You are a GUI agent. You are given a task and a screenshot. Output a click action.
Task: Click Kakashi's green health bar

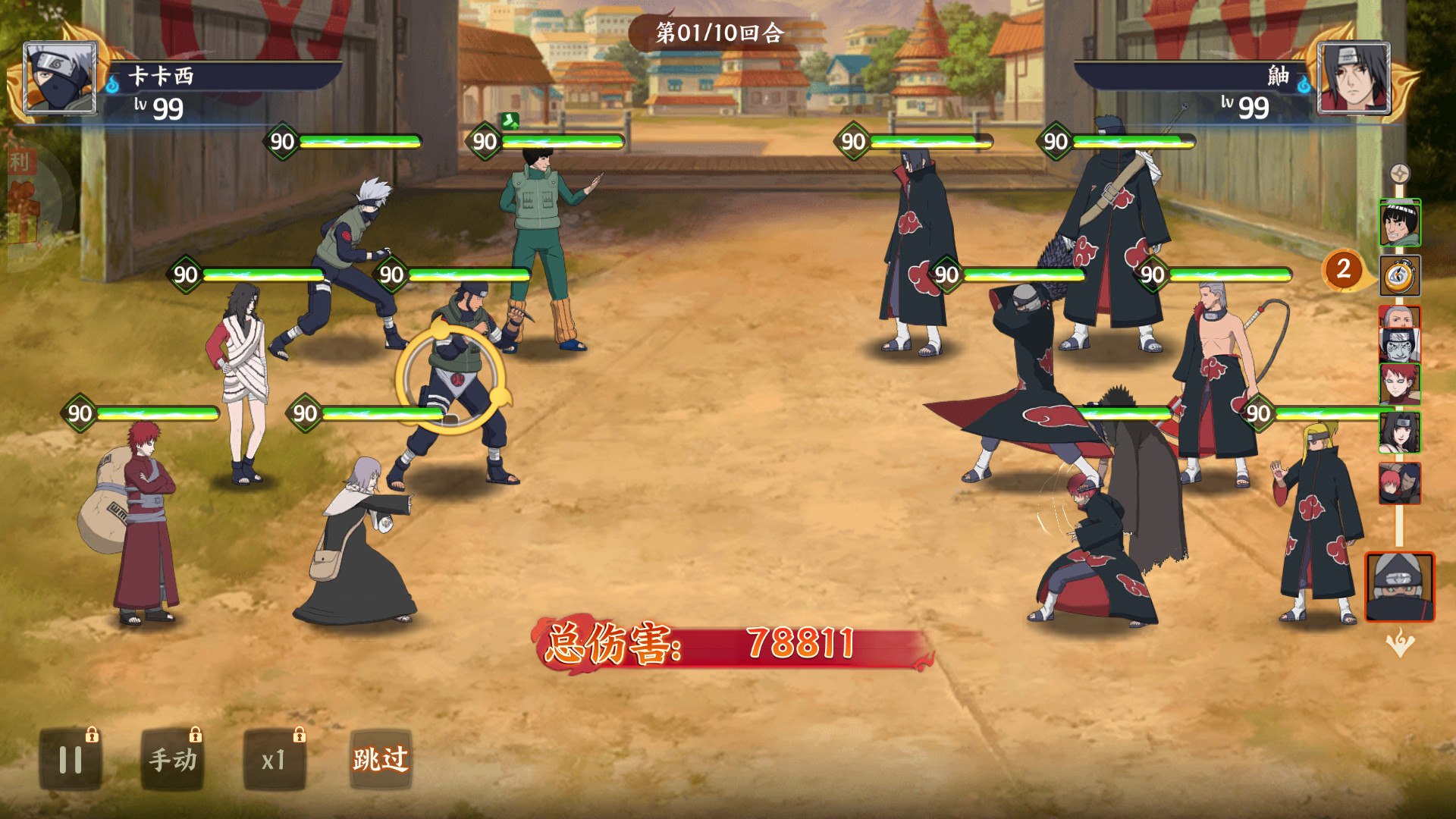pos(356,140)
